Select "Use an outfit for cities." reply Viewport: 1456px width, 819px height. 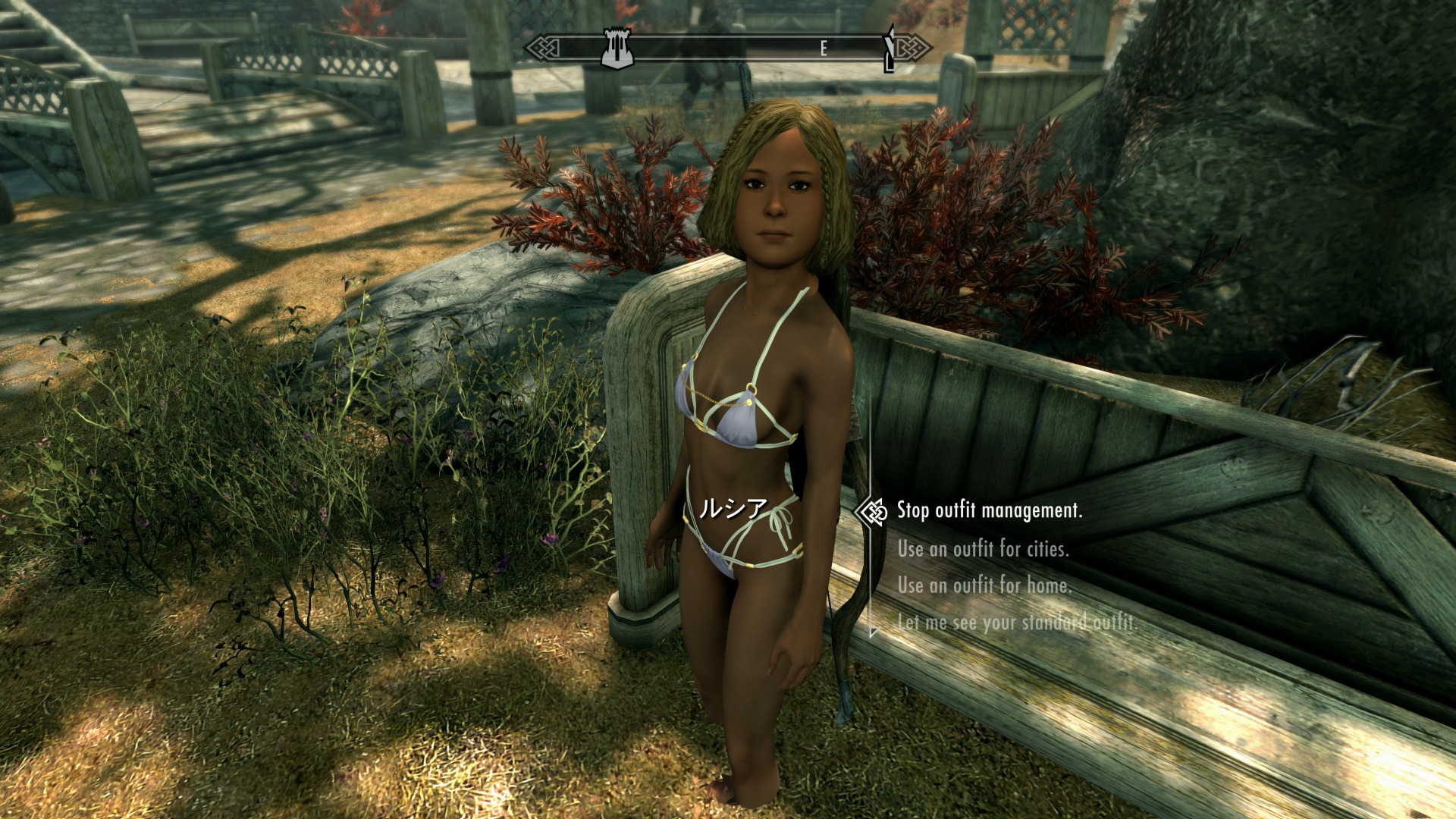tap(983, 548)
